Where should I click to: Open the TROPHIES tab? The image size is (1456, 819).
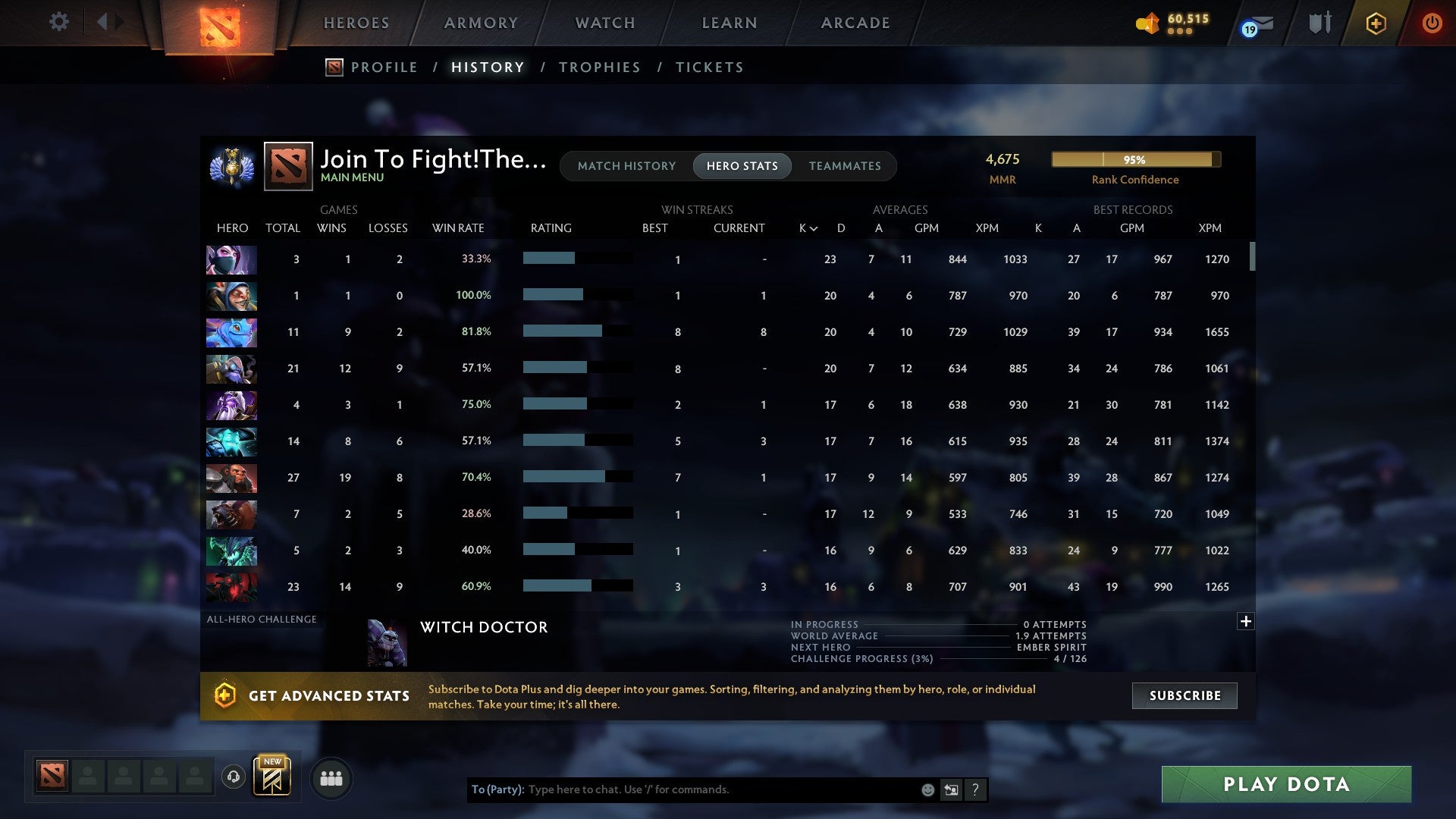599,67
